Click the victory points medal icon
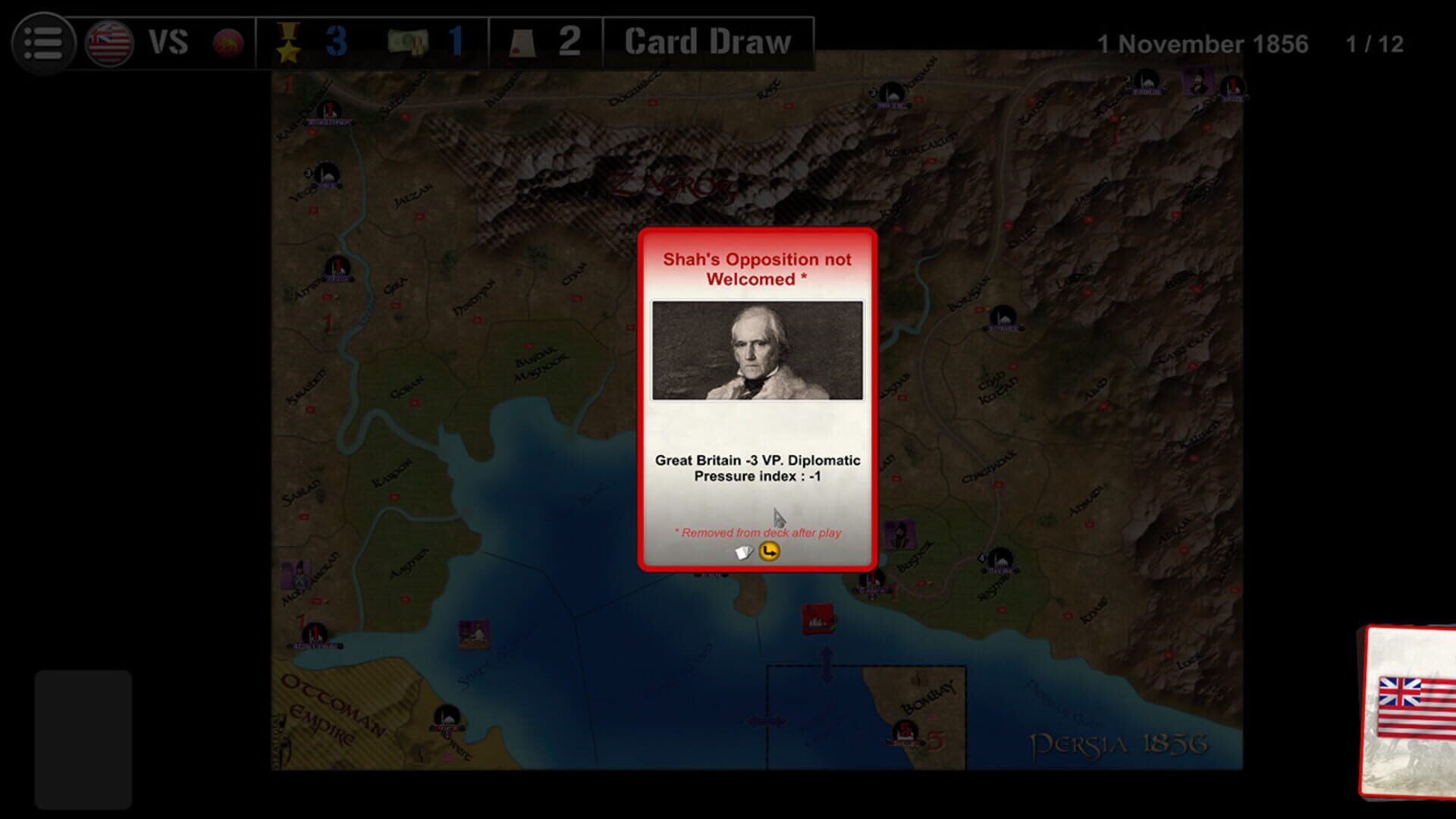 pyautogui.click(x=289, y=42)
